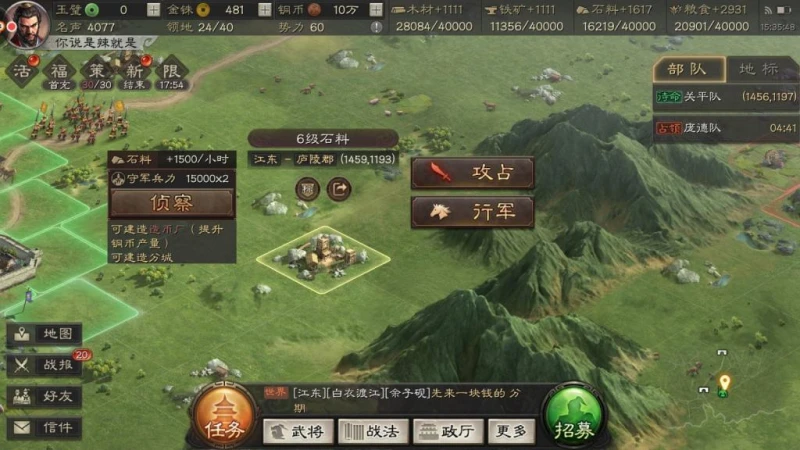Open the 好友 friends list

45,396
